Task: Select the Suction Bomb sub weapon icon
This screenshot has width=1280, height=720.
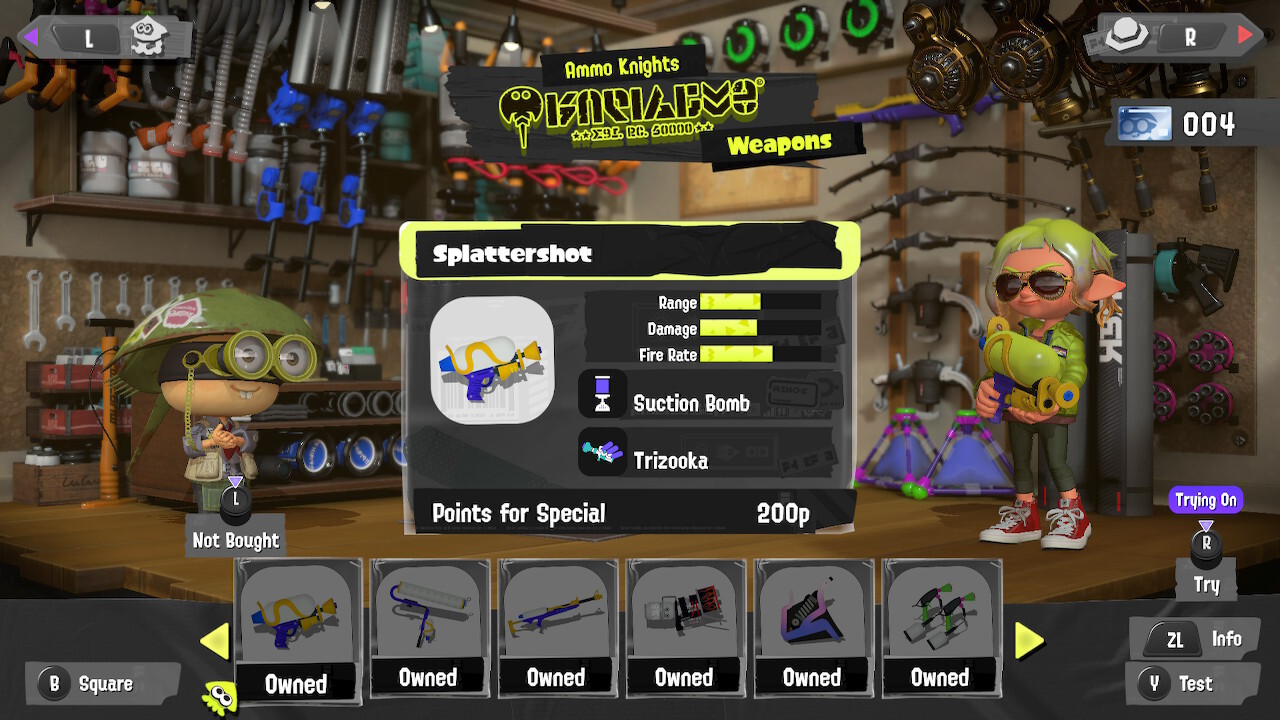Action: tap(603, 393)
